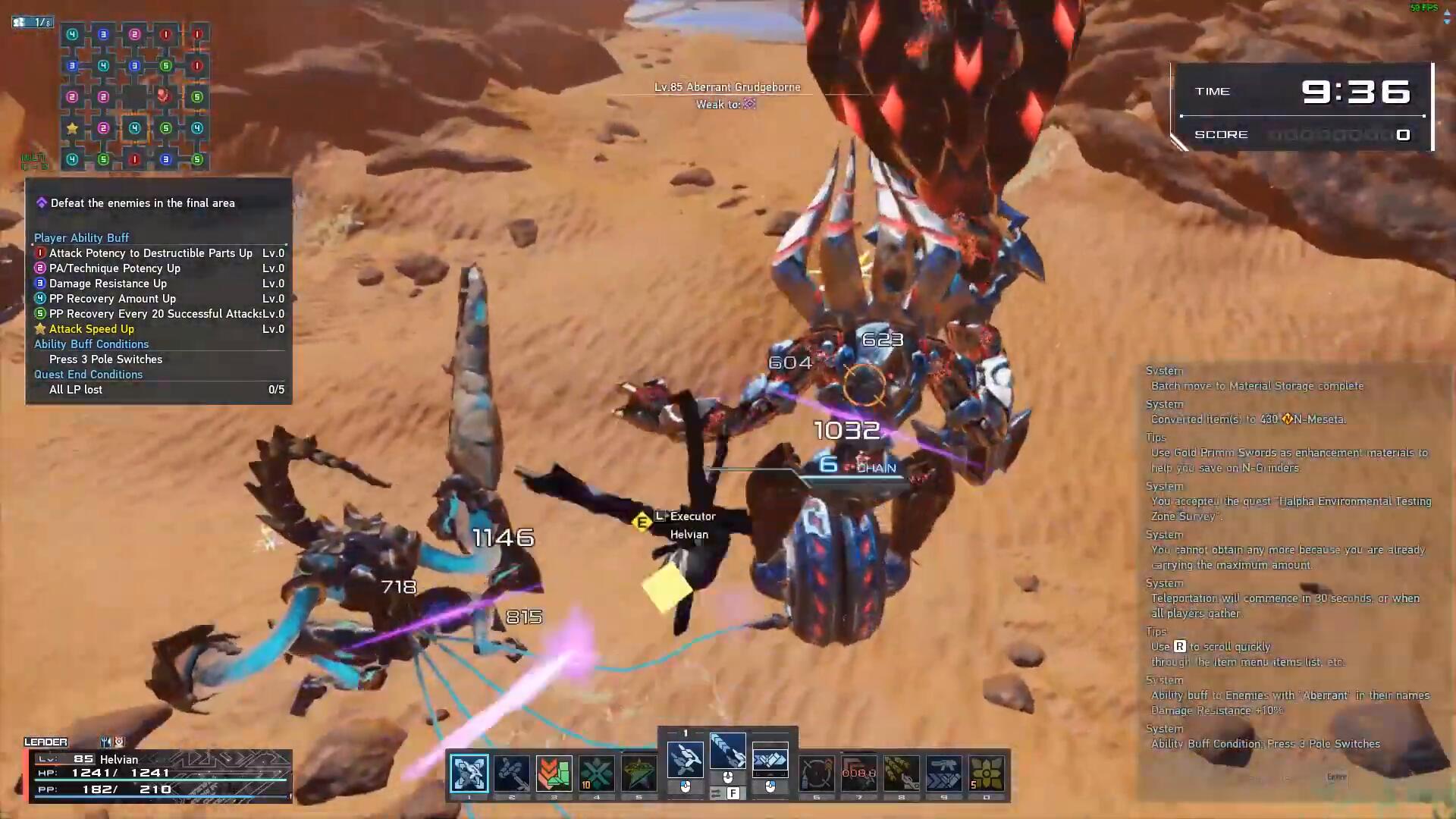
Task: Click the gold star room on the minimap
Action: 72,128
